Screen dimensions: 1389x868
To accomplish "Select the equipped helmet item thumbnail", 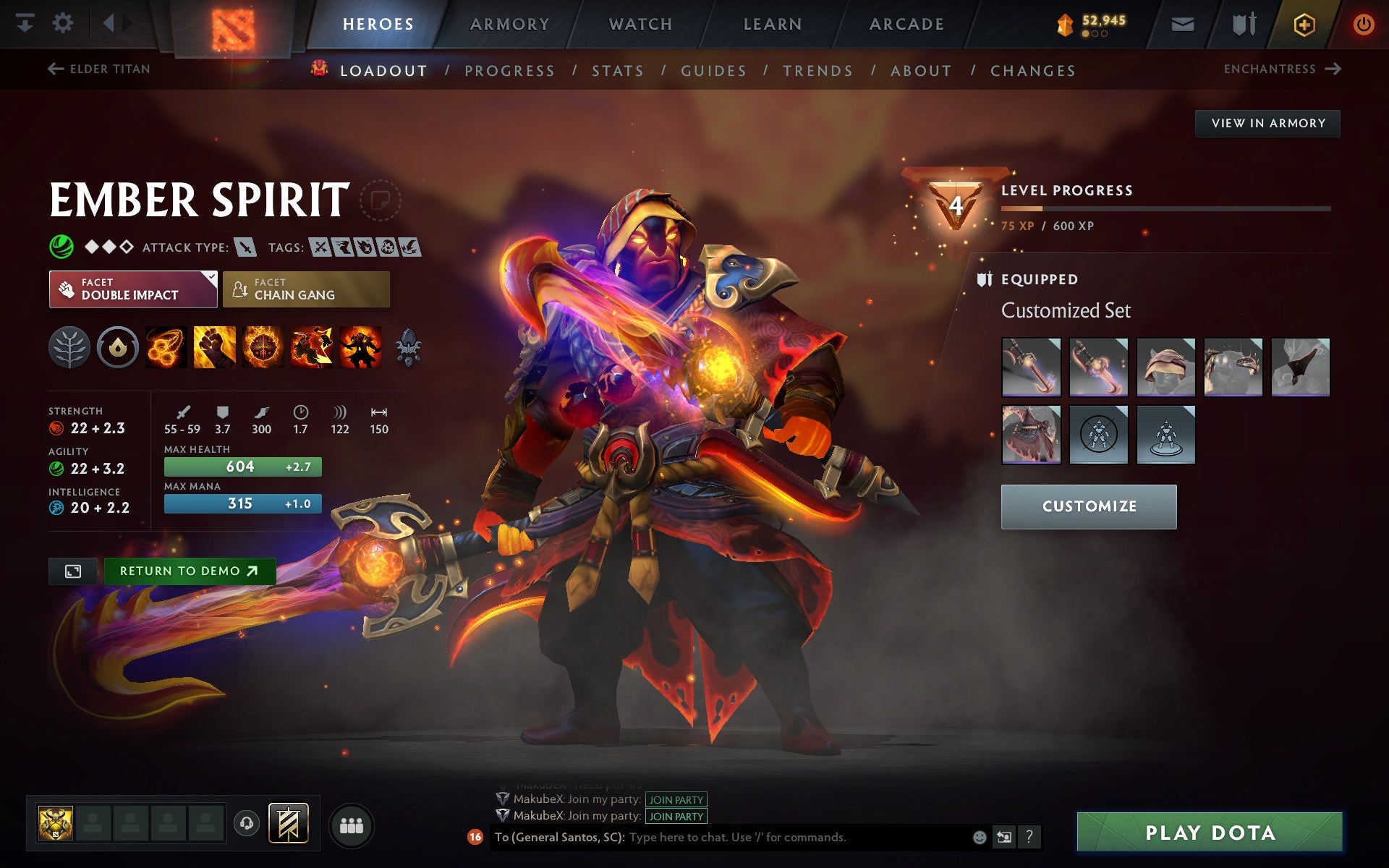I will pyautogui.click(x=1165, y=367).
